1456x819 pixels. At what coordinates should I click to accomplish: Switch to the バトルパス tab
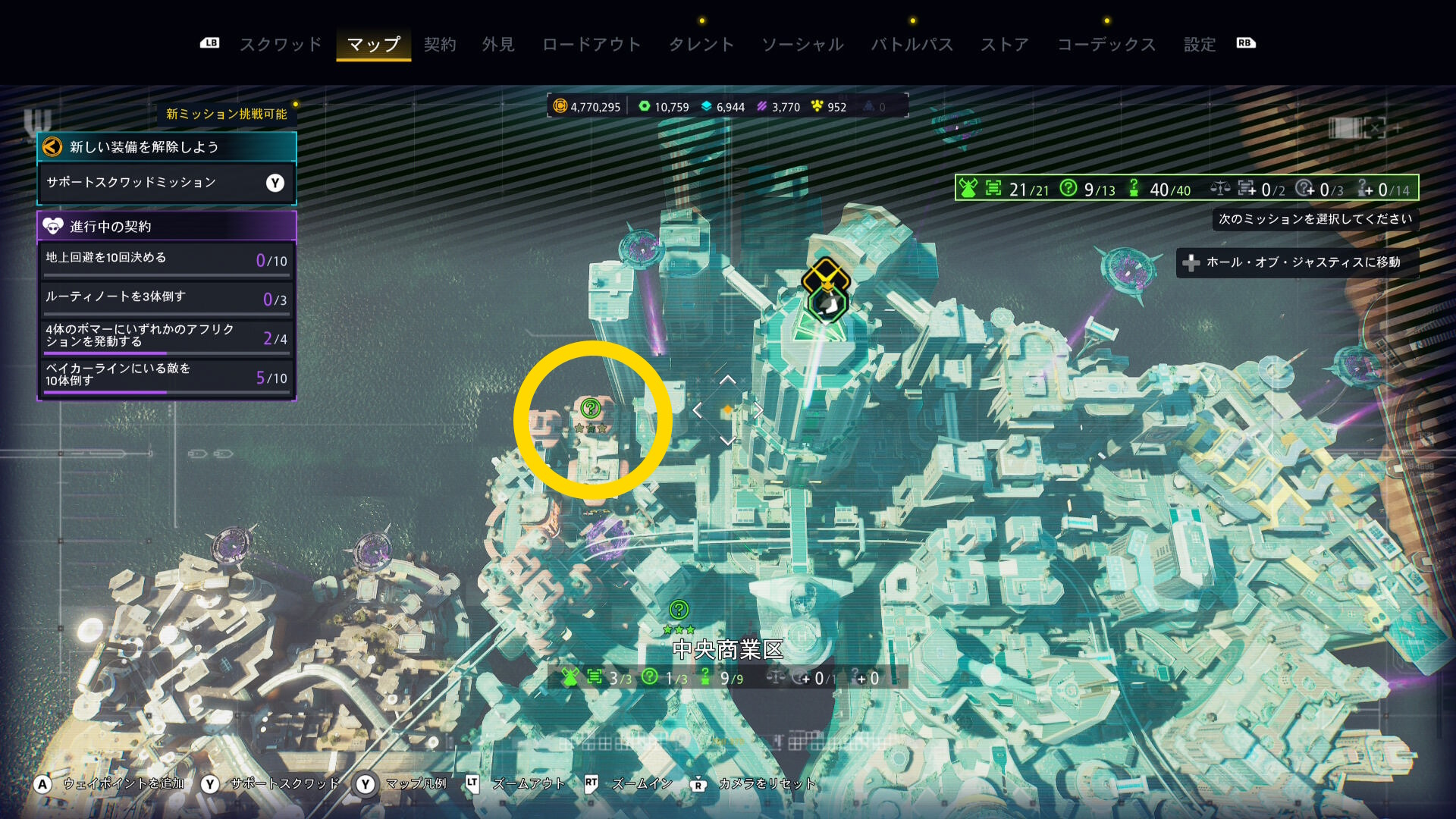click(912, 45)
